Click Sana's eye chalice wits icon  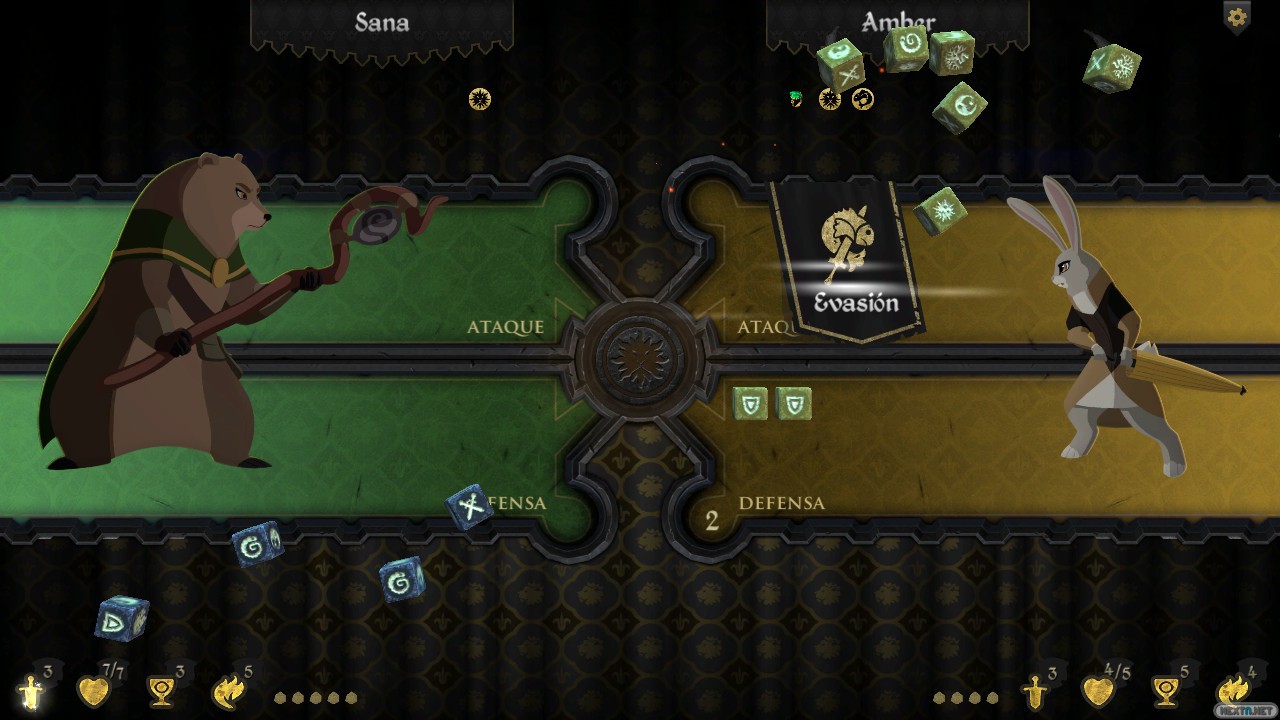160,690
